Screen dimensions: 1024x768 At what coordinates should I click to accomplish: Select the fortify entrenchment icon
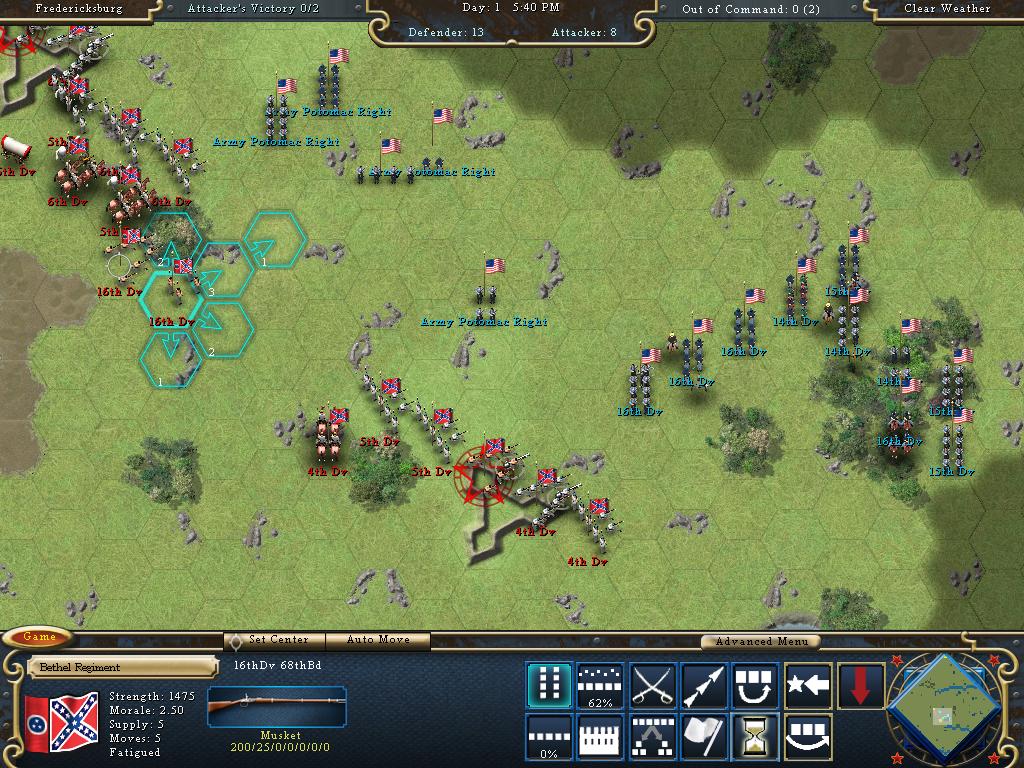[x=601, y=737]
